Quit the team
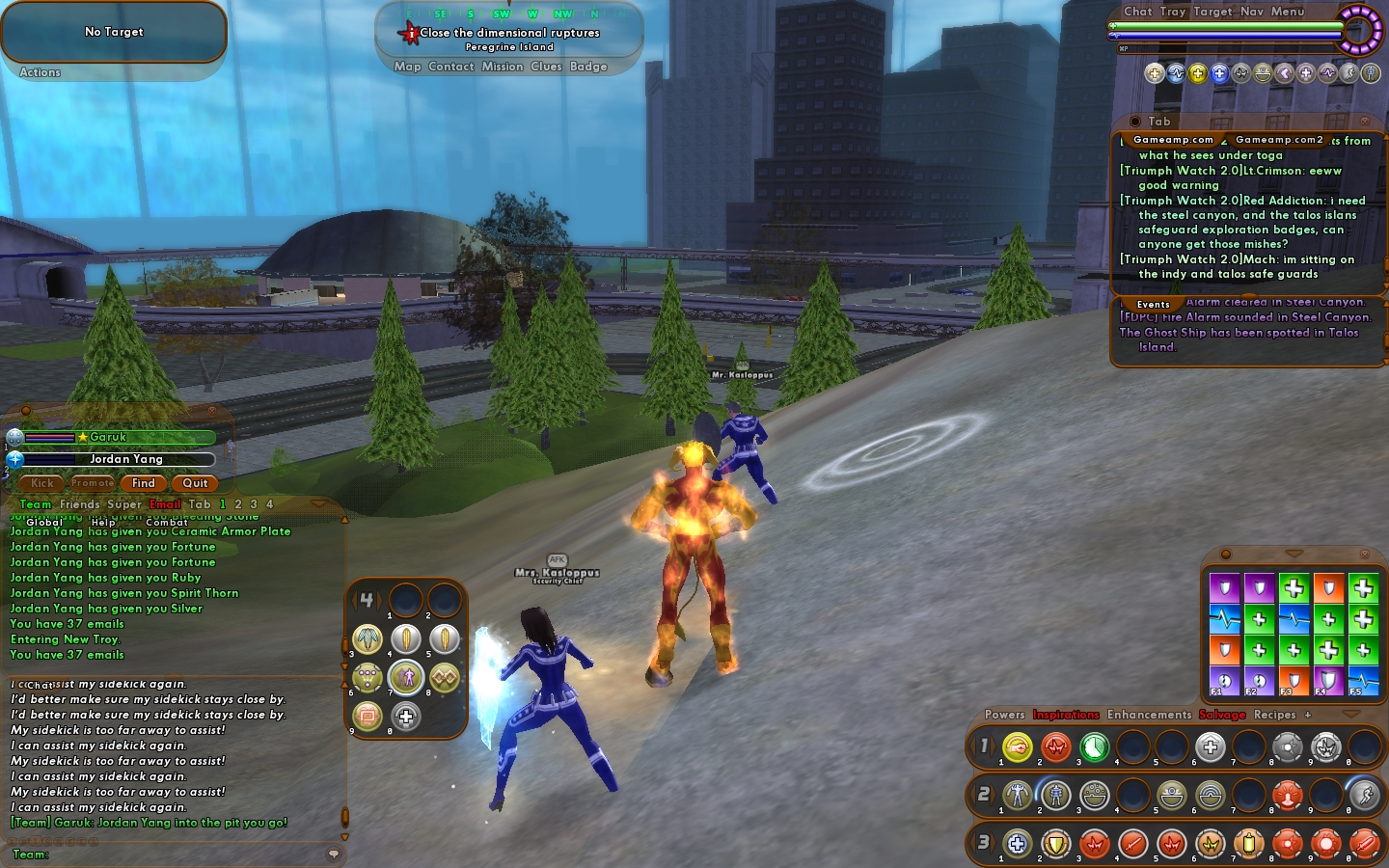1389x868 pixels. 195,483
